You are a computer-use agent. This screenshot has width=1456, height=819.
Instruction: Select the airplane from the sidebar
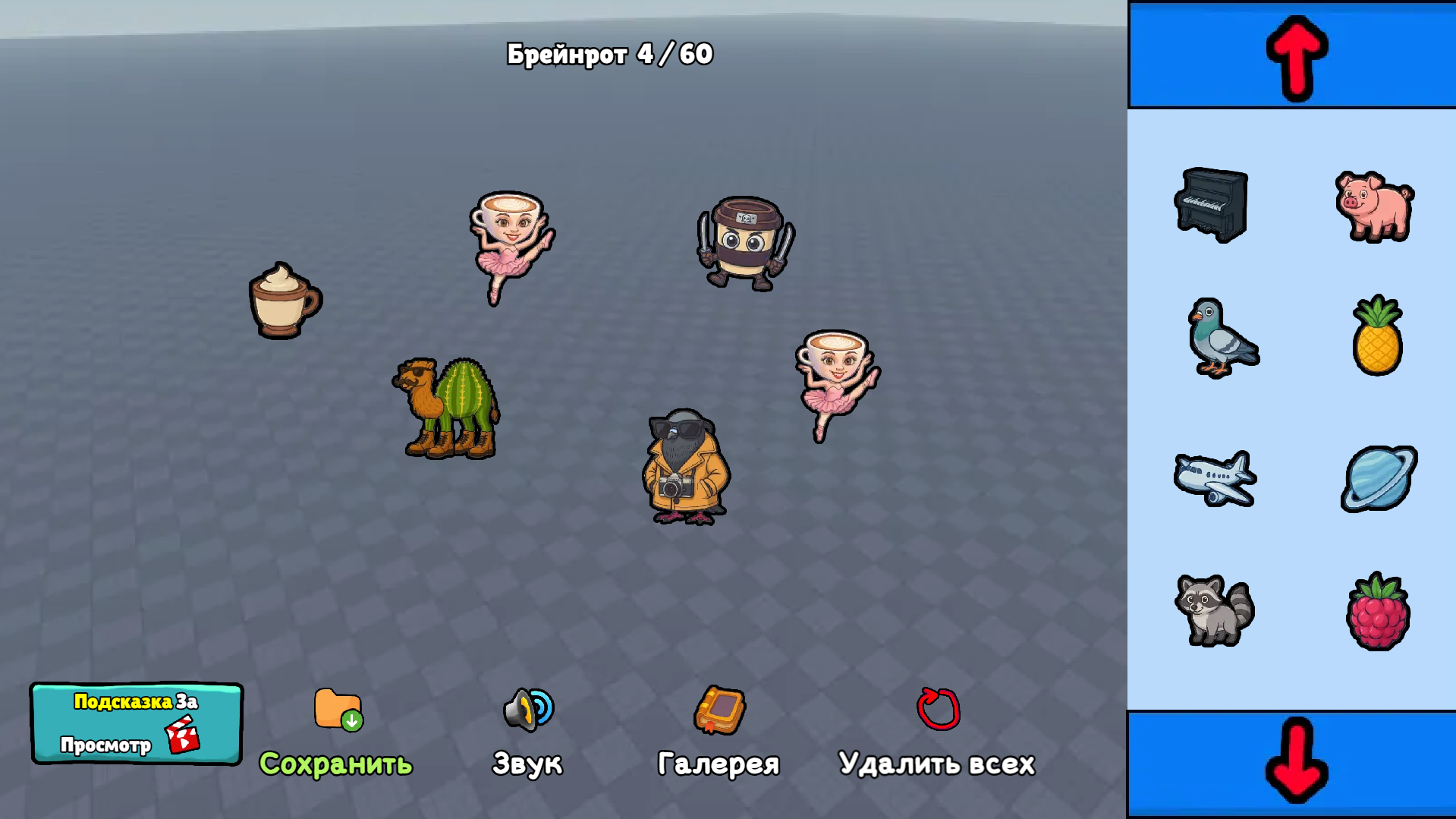[1214, 477]
